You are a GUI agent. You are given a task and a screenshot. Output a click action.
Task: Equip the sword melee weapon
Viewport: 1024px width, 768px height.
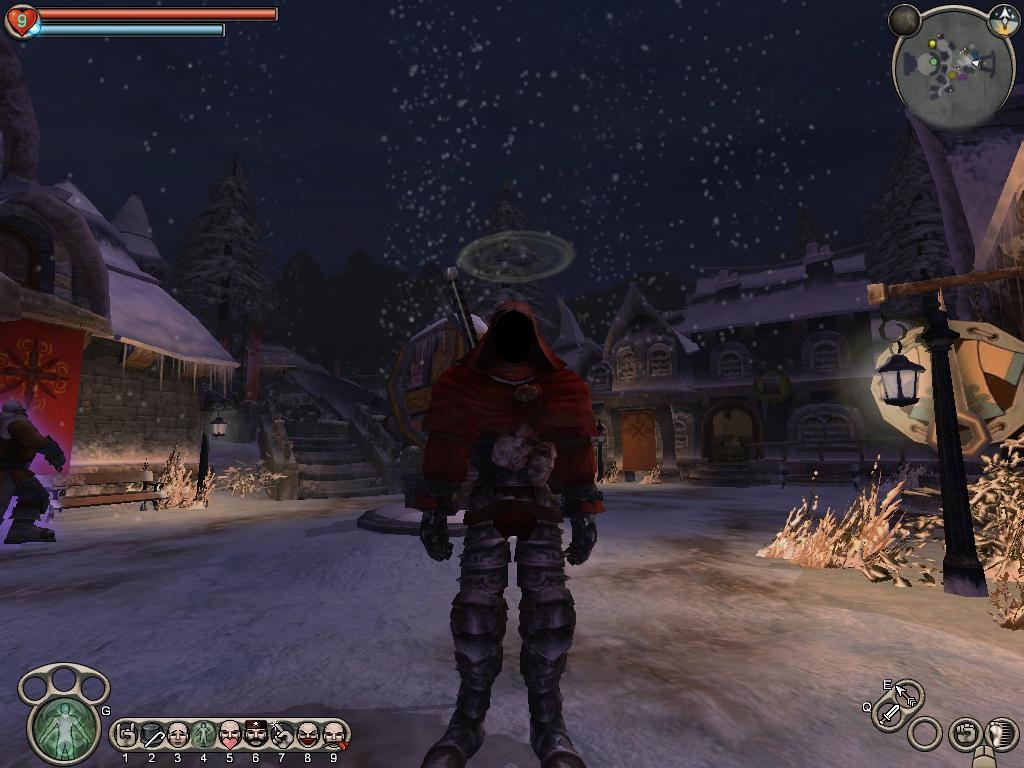click(889, 713)
